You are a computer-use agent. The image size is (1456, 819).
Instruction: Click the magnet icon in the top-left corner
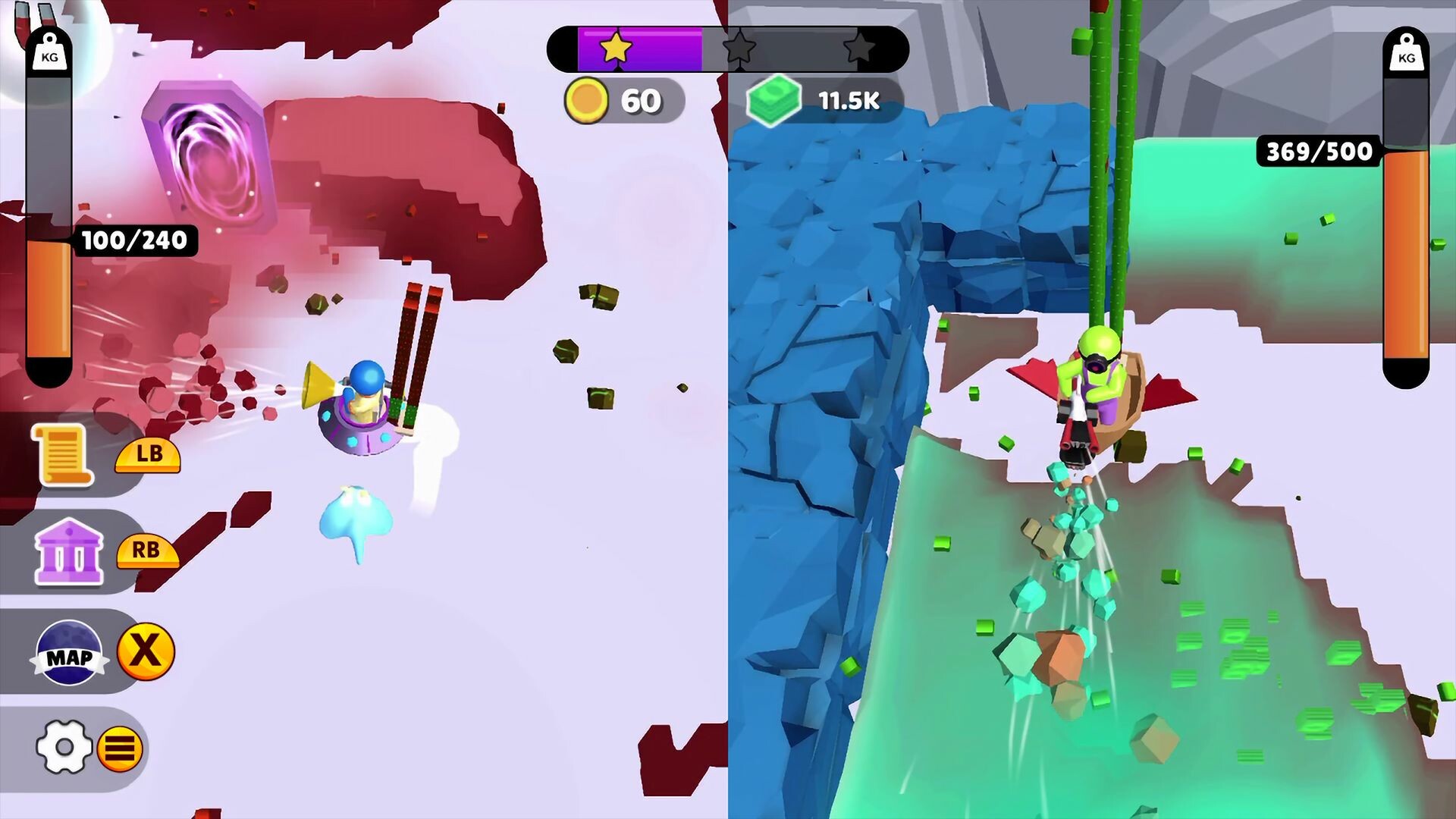(27, 19)
